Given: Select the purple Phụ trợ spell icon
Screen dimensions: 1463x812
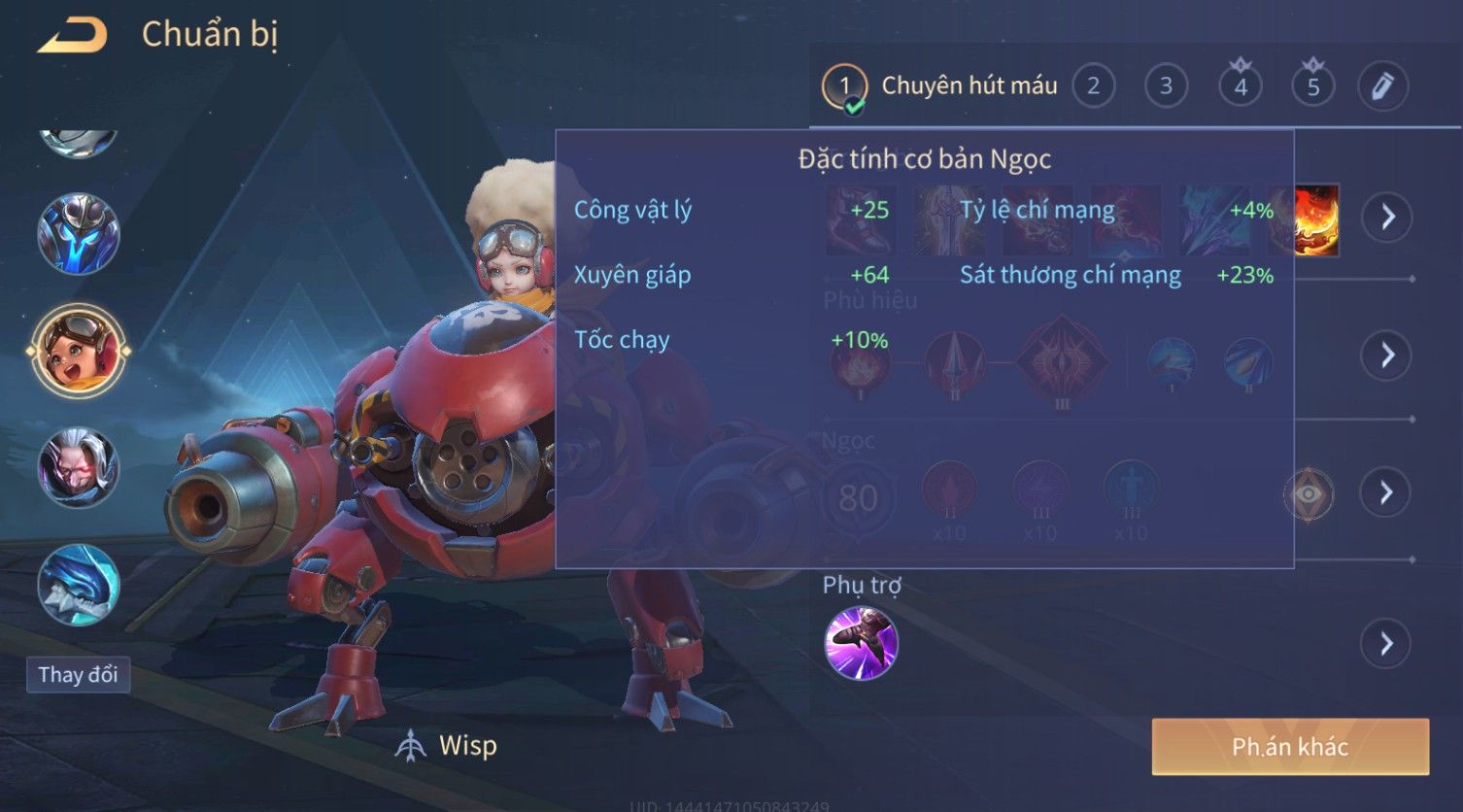Looking at the screenshot, I should point(861,643).
